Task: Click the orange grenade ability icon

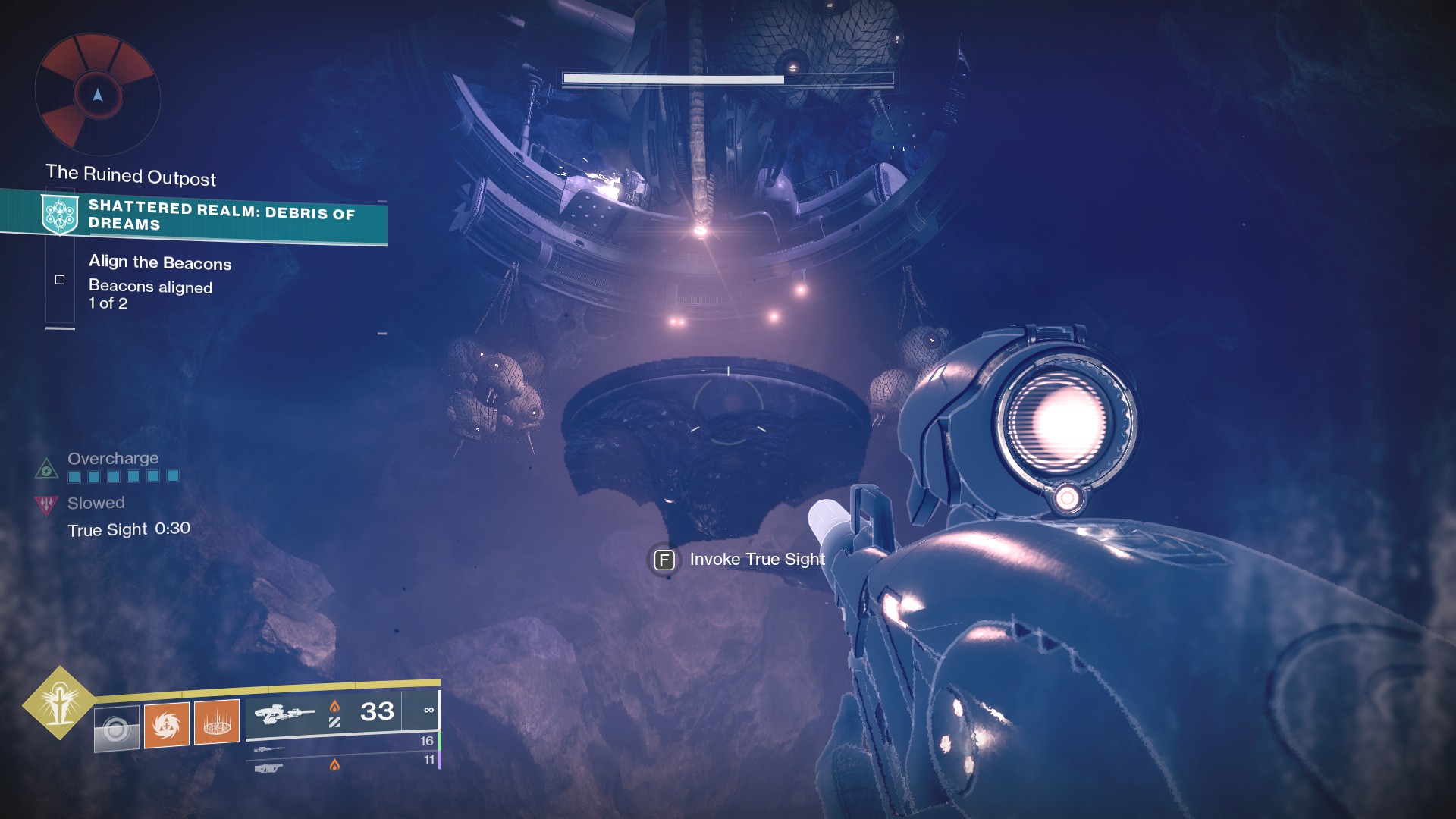Action: tap(217, 721)
